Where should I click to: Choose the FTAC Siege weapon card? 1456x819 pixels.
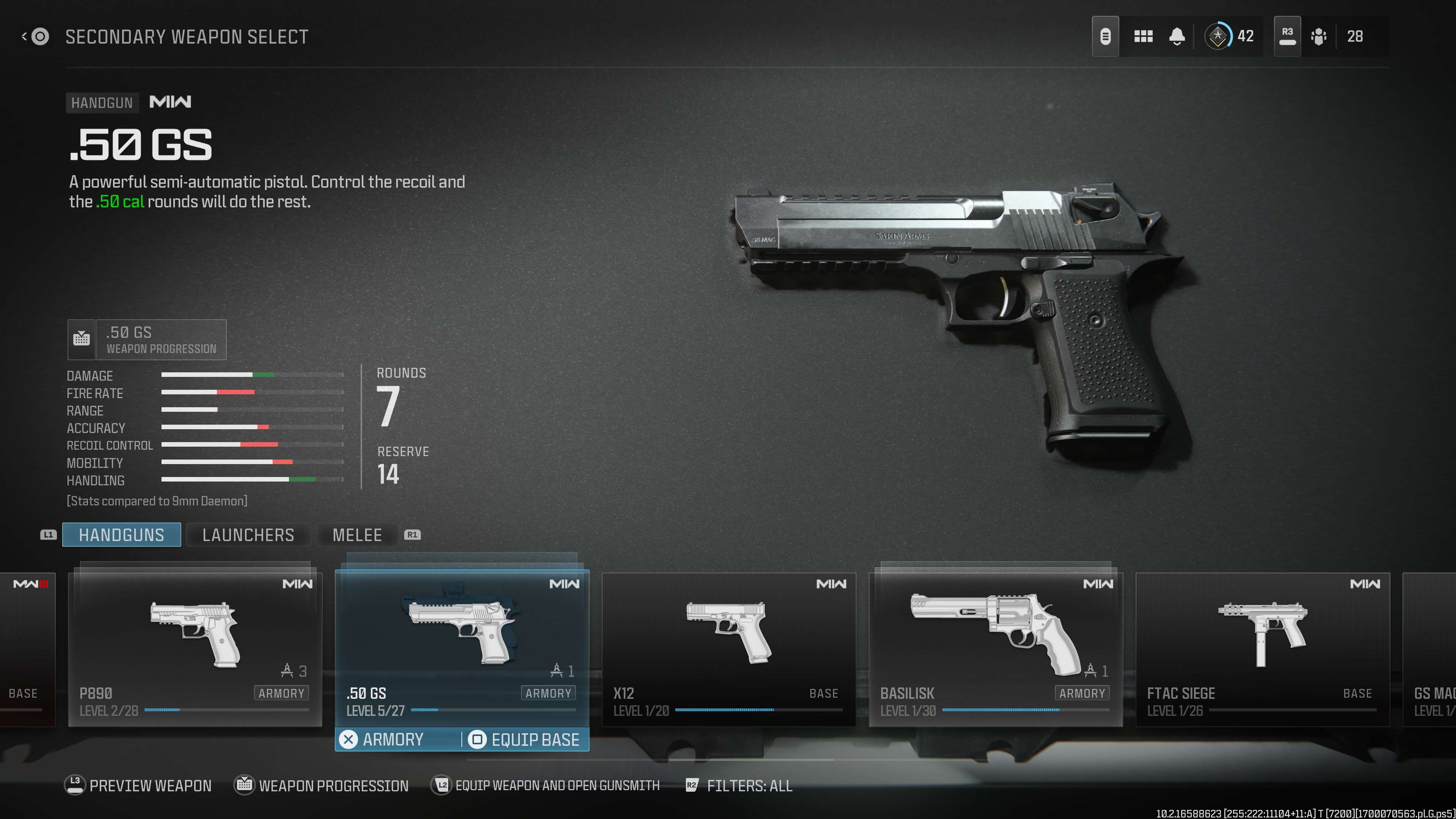(x=1262, y=649)
